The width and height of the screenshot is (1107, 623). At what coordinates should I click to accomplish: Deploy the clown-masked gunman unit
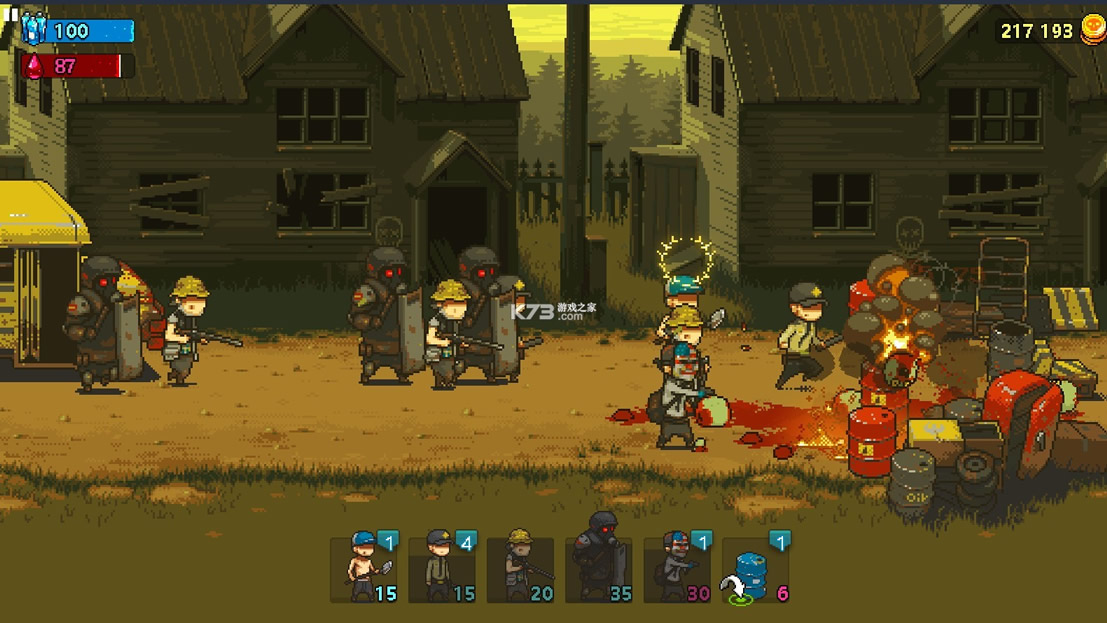pyautogui.click(x=677, y=568)
